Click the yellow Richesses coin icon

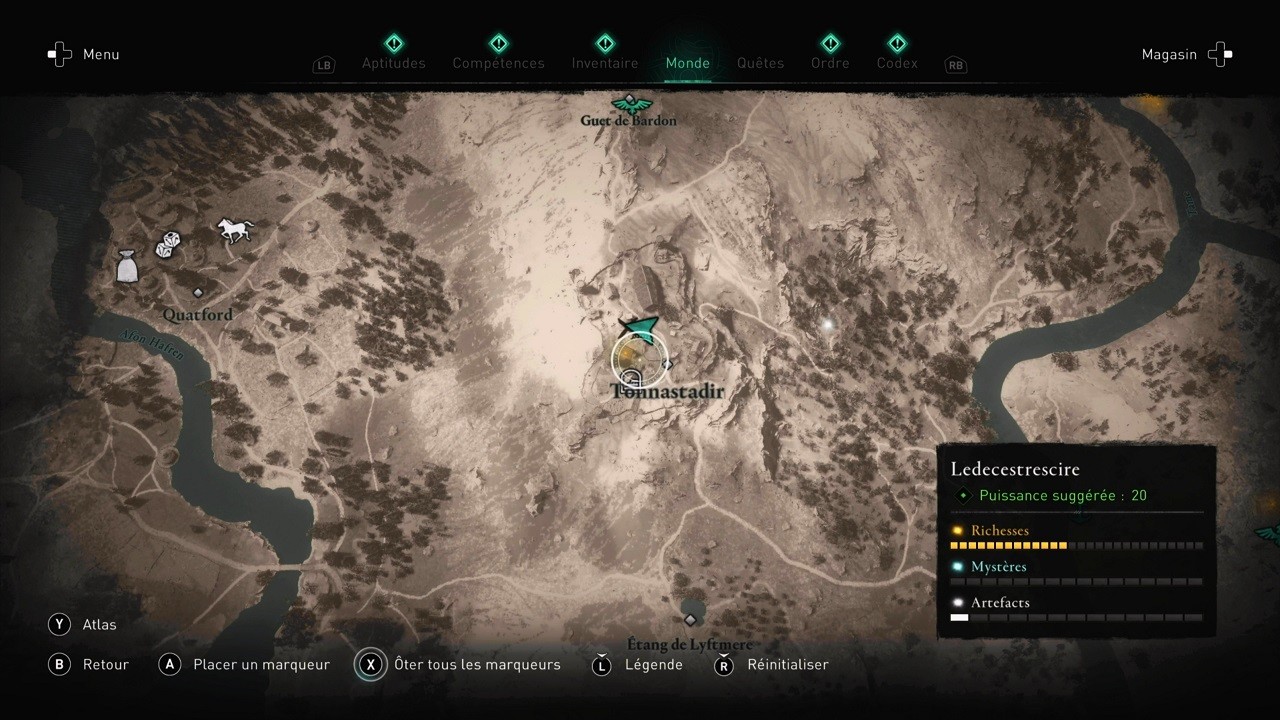tap(958, 530)
